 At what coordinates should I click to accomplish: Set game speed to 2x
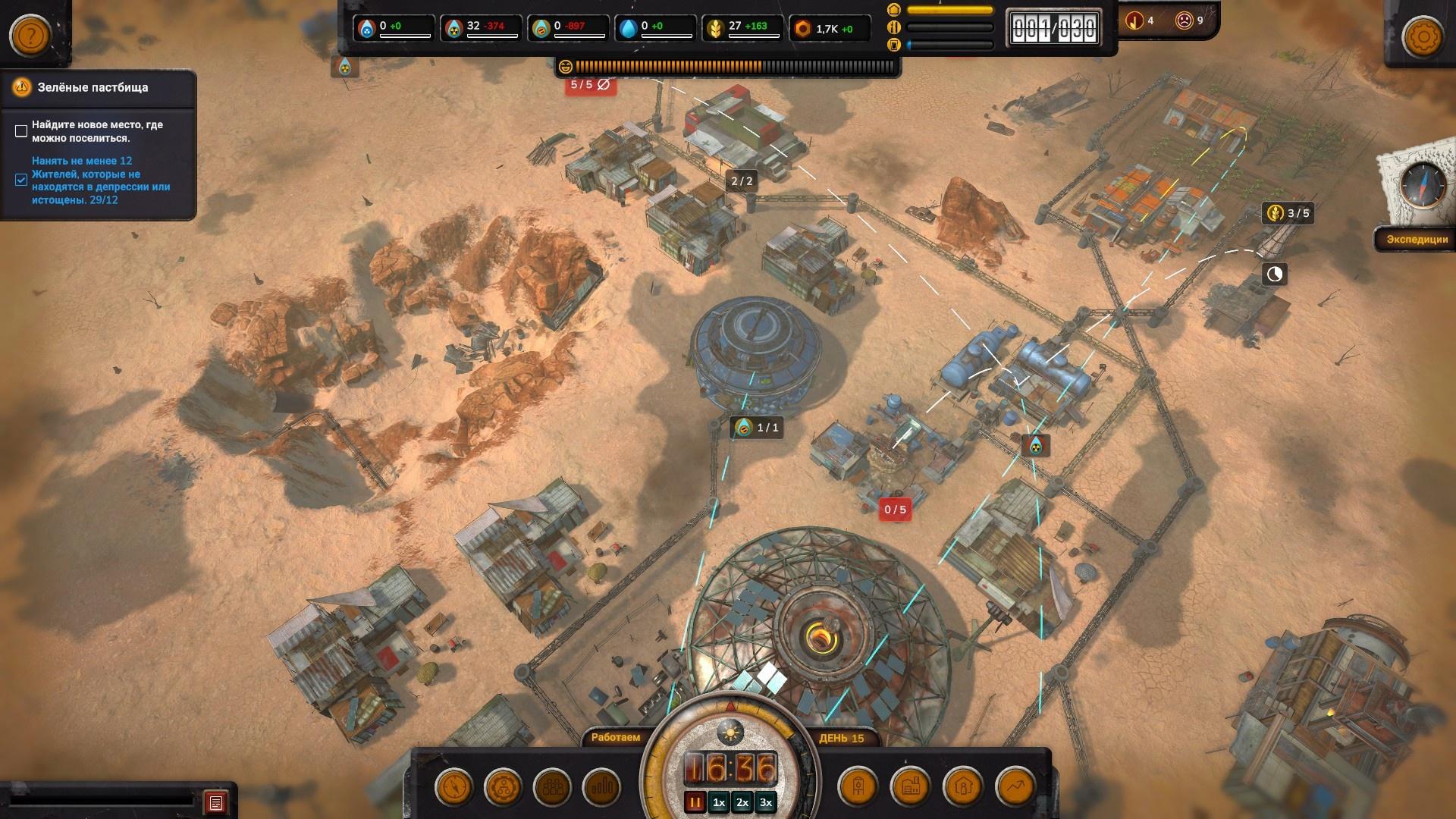coord(742,802)
